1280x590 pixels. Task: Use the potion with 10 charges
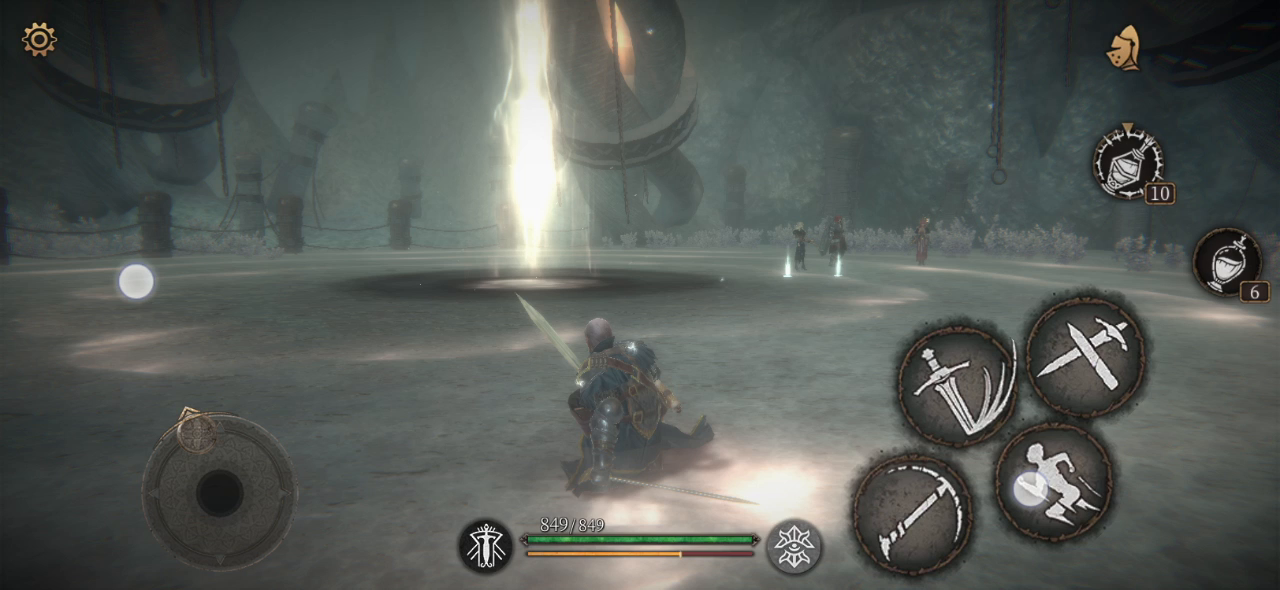1128,162
